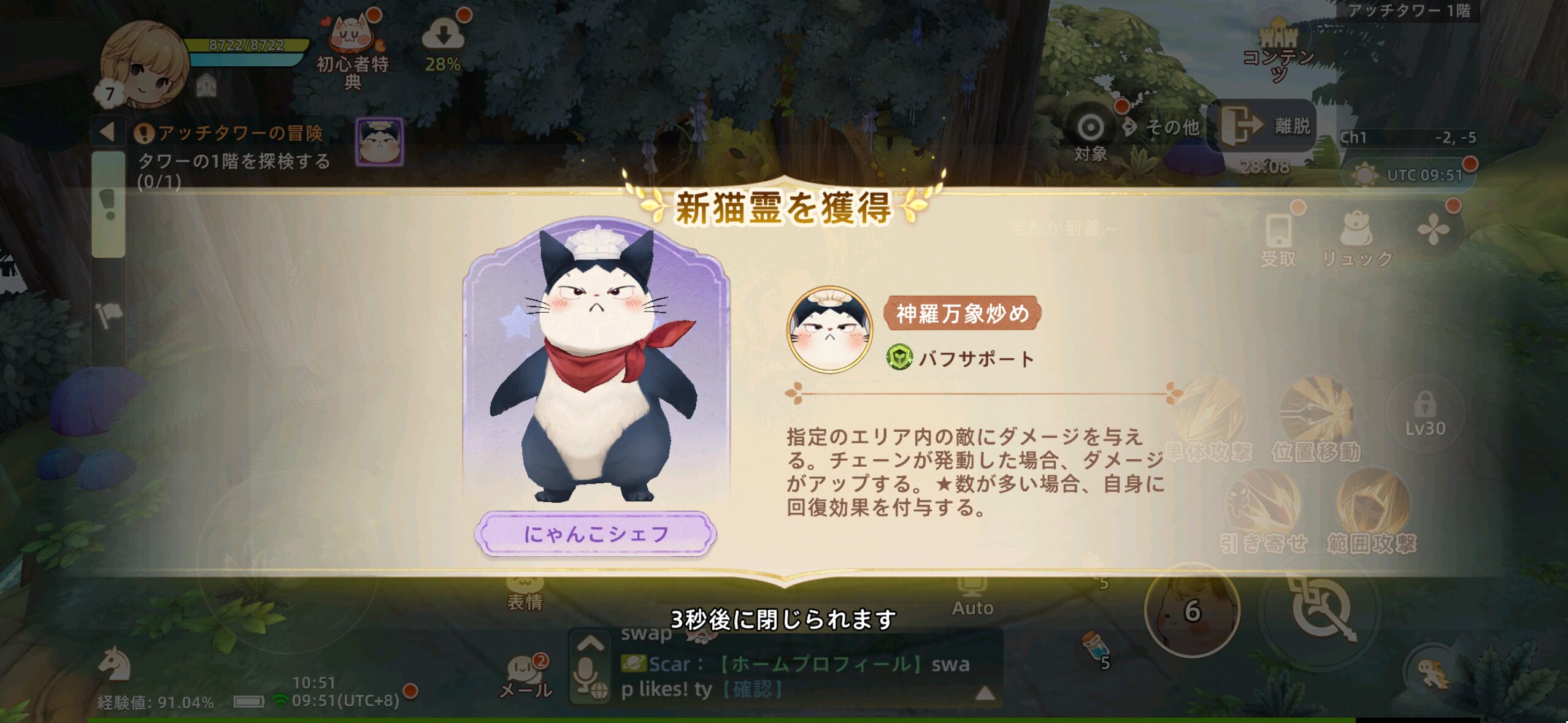Screen dimensions: 1568x723
Task: Open the リュック backpack
Action: point(1357,239)
